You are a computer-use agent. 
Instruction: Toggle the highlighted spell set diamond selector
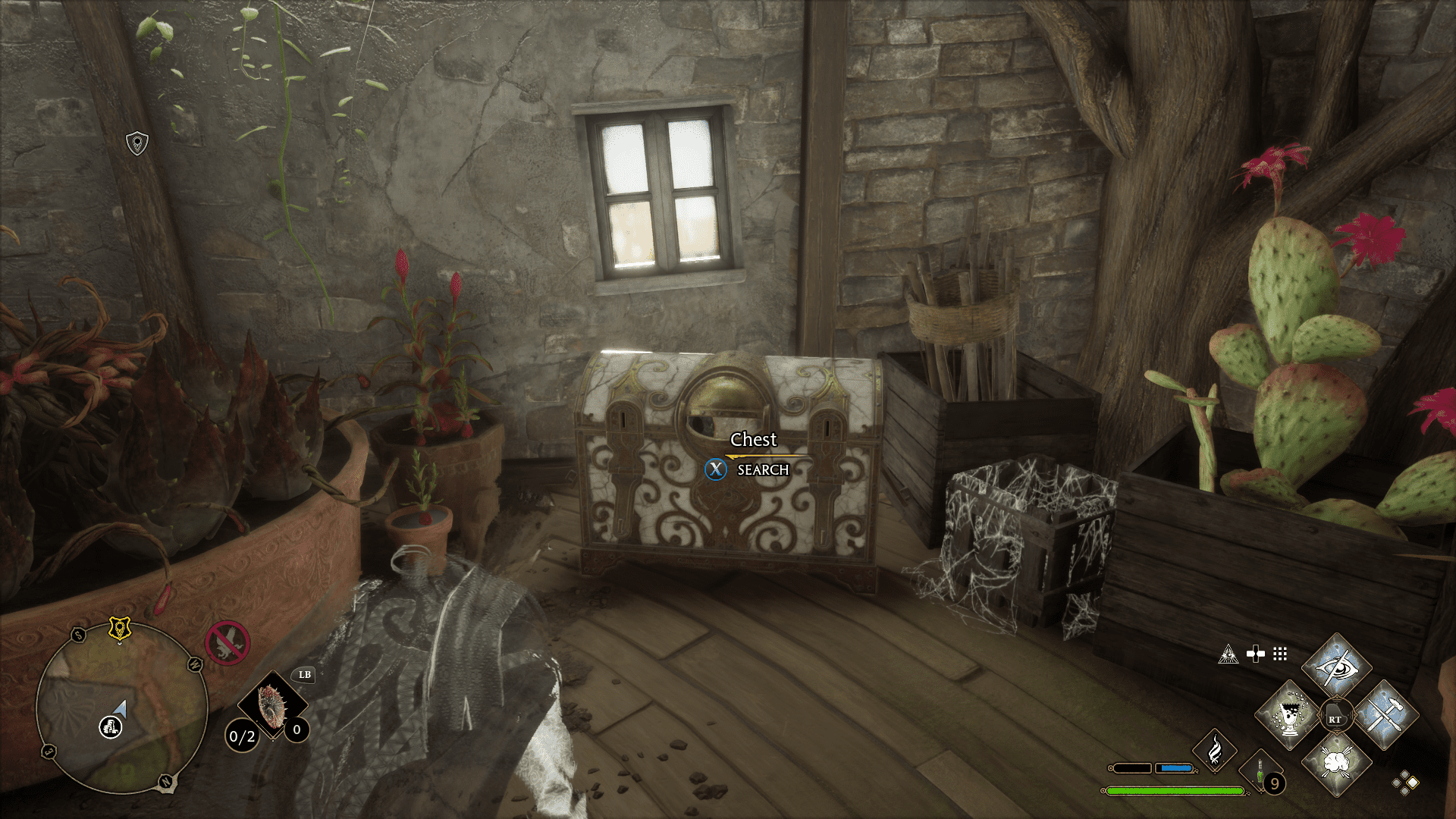coord(1414,782)
